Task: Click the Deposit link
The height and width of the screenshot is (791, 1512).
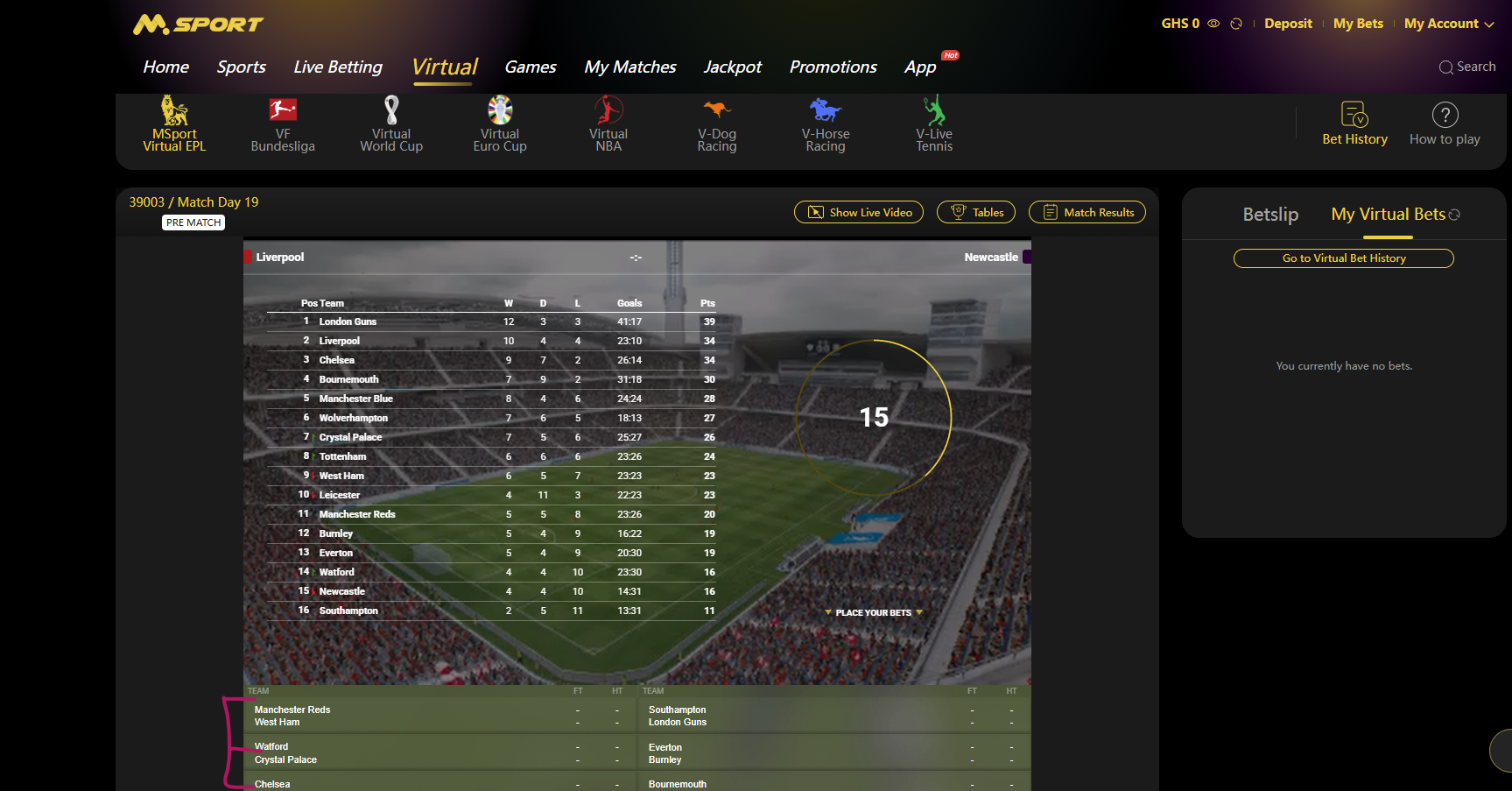Action: tap(1288, 24)
